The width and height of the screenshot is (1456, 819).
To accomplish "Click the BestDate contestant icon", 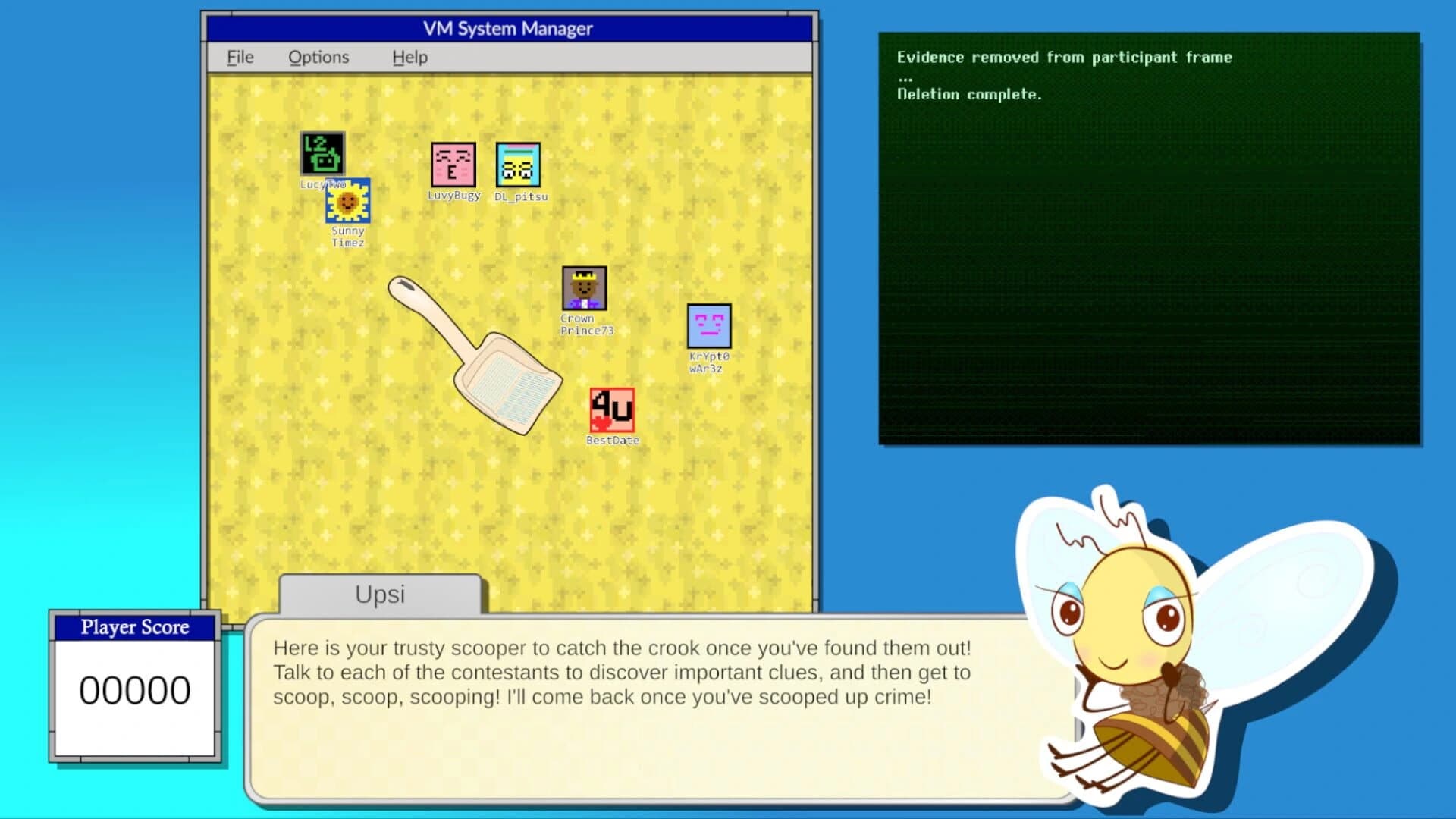I will (x=611, y=409).
